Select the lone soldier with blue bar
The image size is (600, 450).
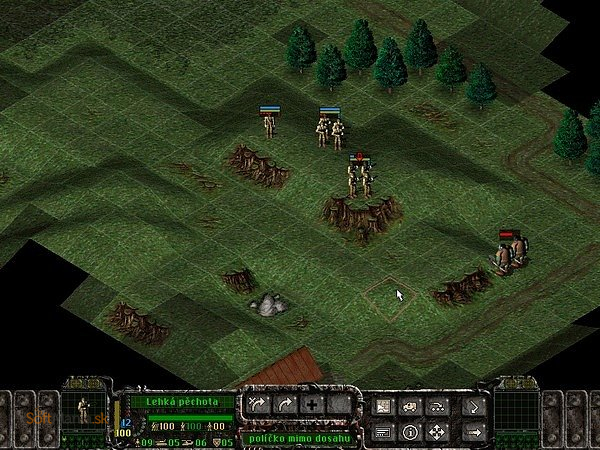tap(269, 125)
